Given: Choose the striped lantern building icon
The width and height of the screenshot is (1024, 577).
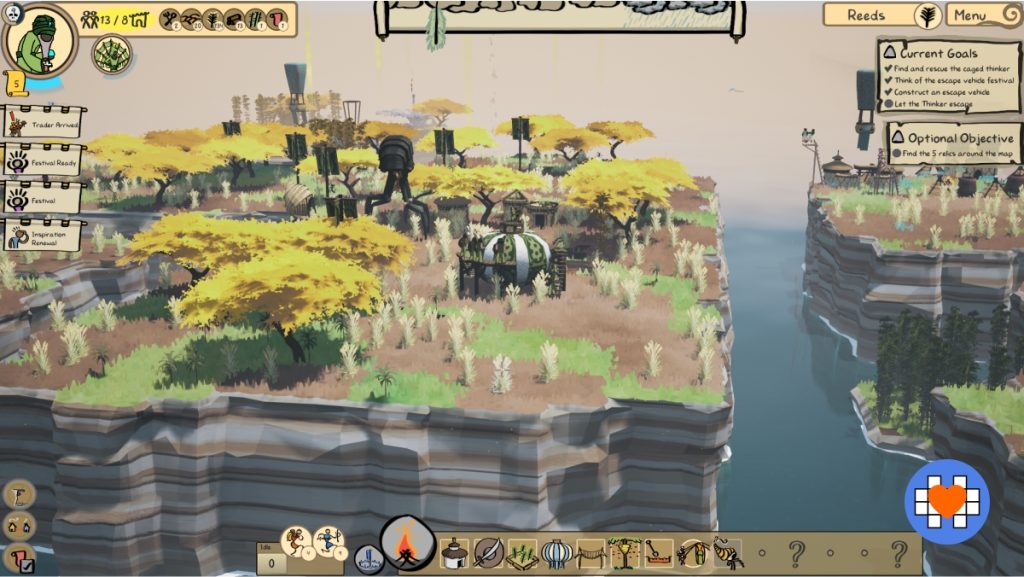Looking at the screenshot, I should click(556, 552).
